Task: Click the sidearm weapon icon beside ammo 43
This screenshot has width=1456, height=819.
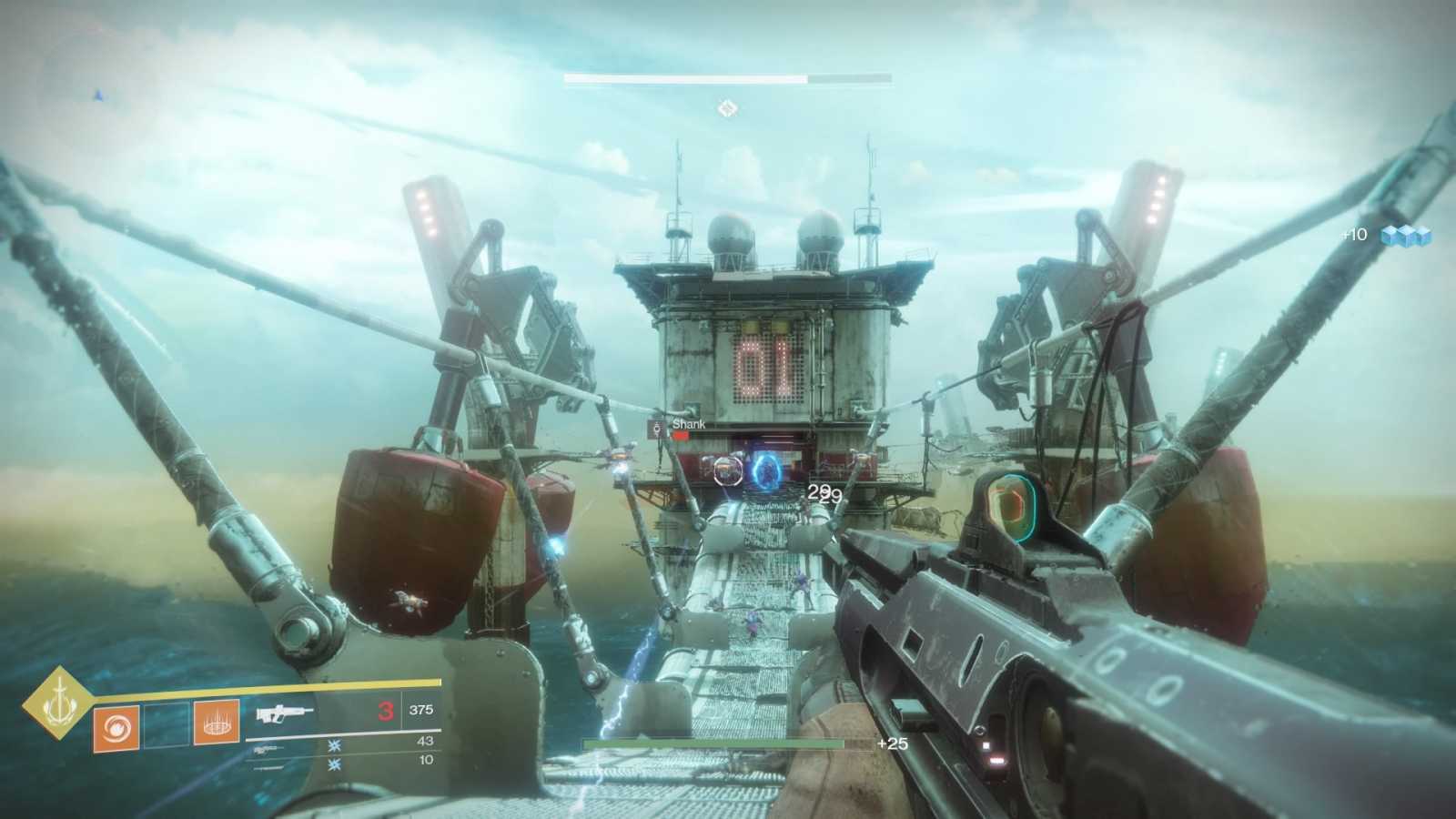Action: 267,749
